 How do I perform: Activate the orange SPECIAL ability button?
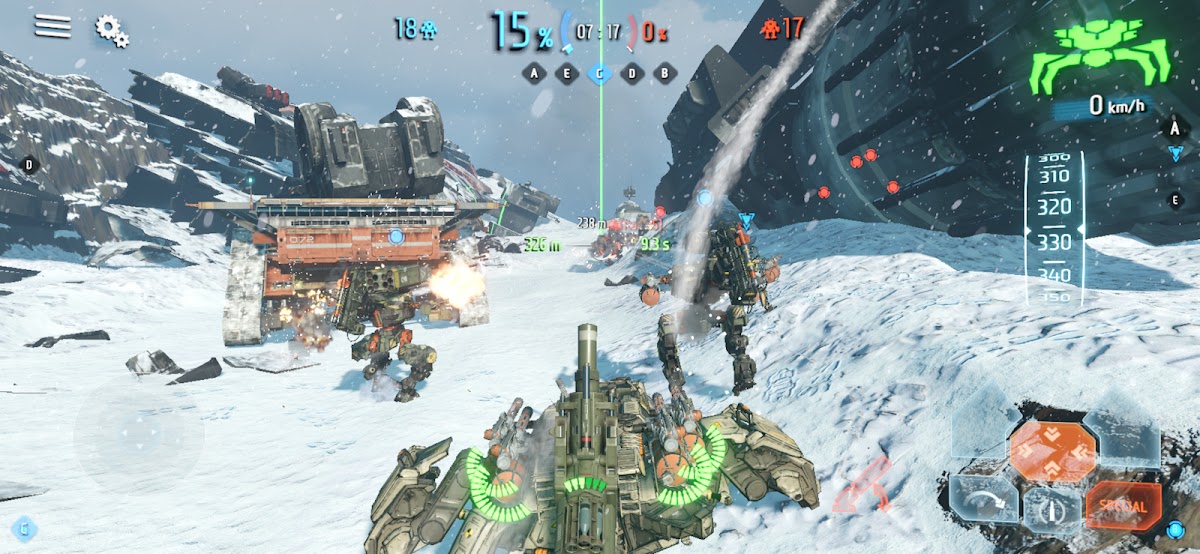(1122, 506)
